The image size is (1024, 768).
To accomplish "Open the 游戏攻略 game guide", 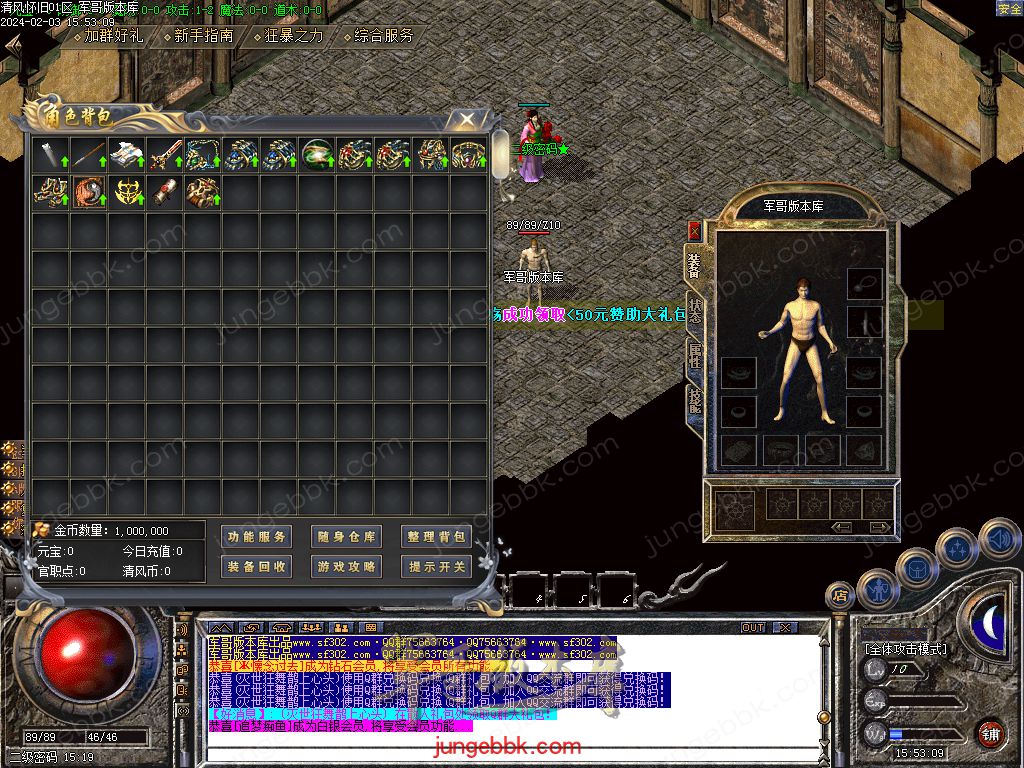I will click(346, 567).
